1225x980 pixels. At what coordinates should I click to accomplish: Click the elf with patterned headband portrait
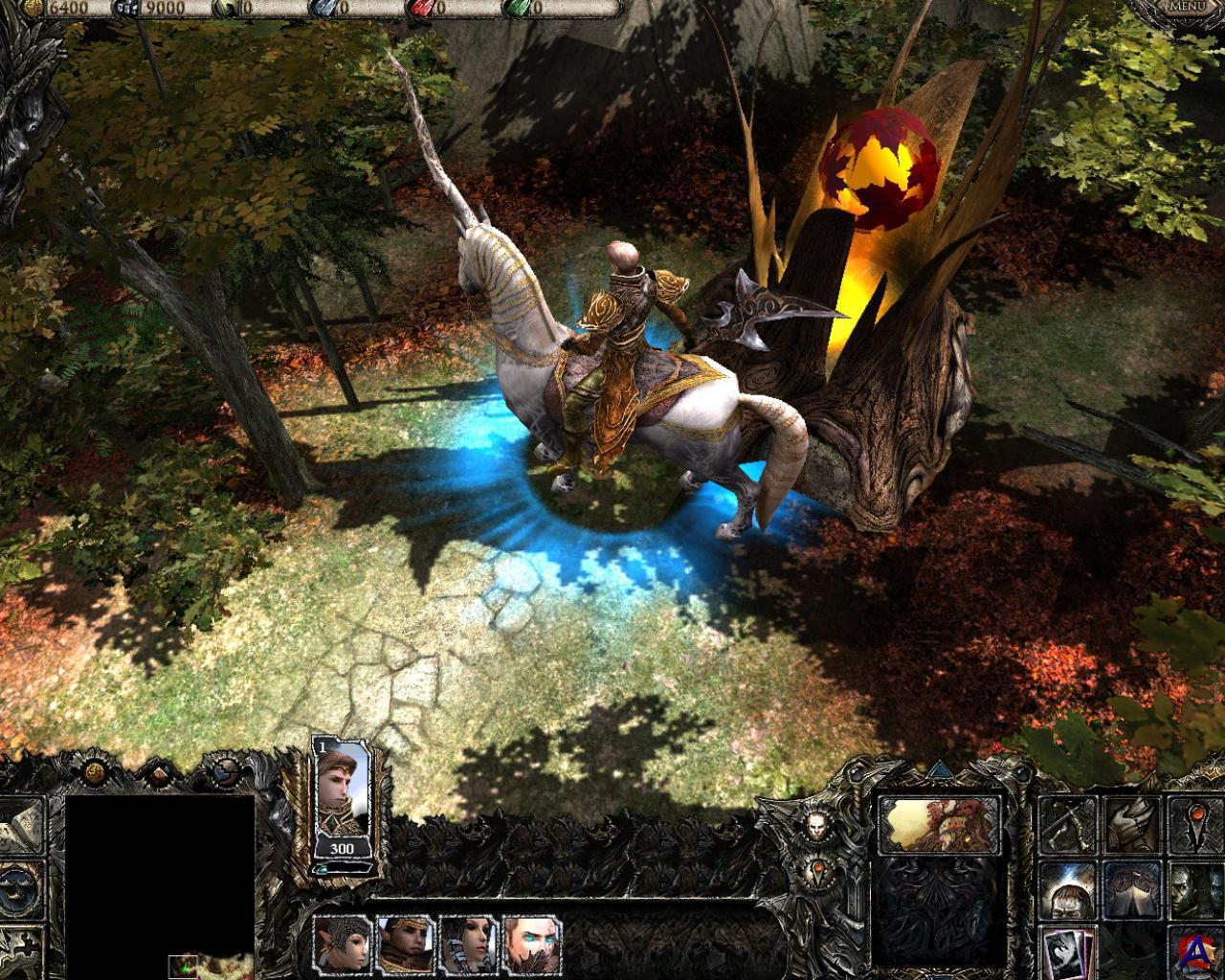[x=344, y=944]
